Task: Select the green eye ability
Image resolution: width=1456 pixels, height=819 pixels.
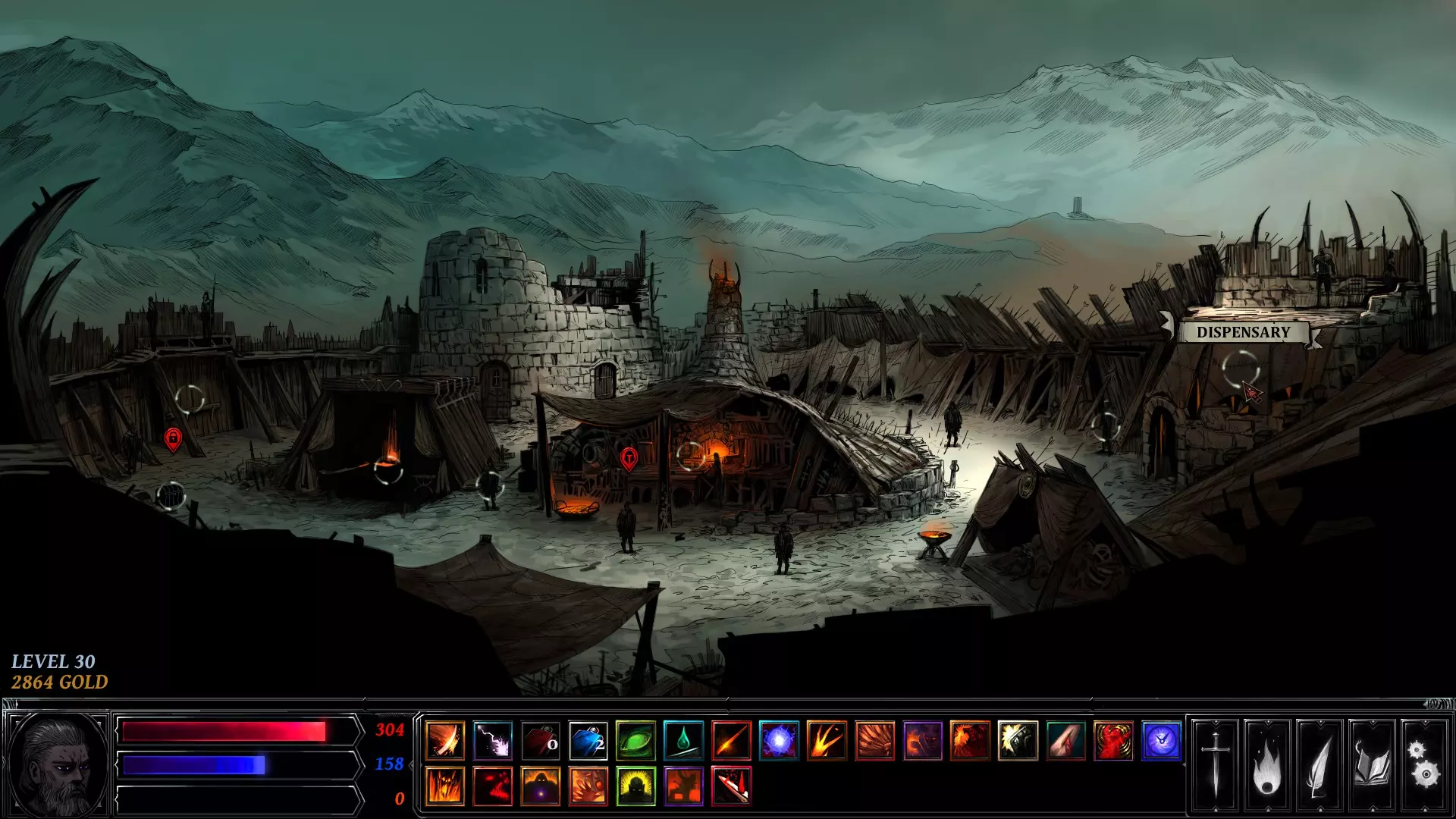Action: [635, 741]
